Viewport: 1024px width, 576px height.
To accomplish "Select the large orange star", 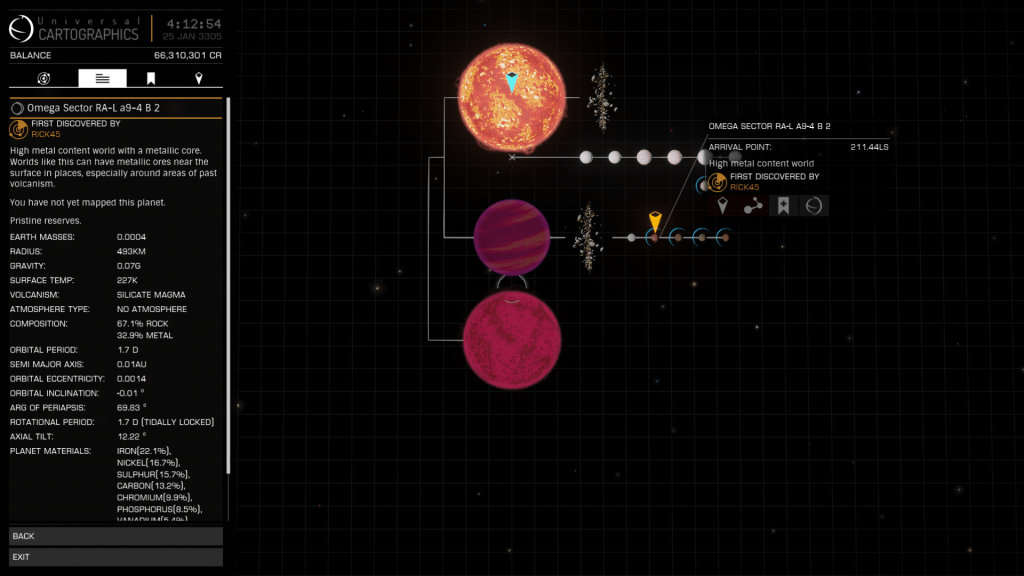I will (511, 96).
